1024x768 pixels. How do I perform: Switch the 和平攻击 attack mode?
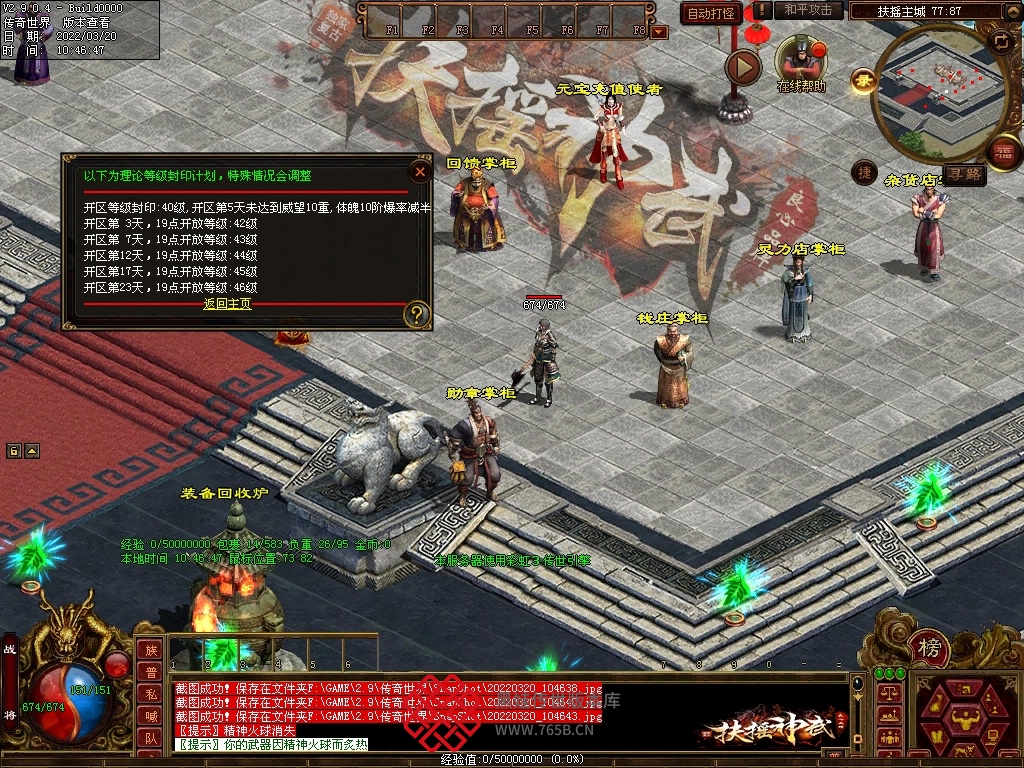tap(808, 10)
